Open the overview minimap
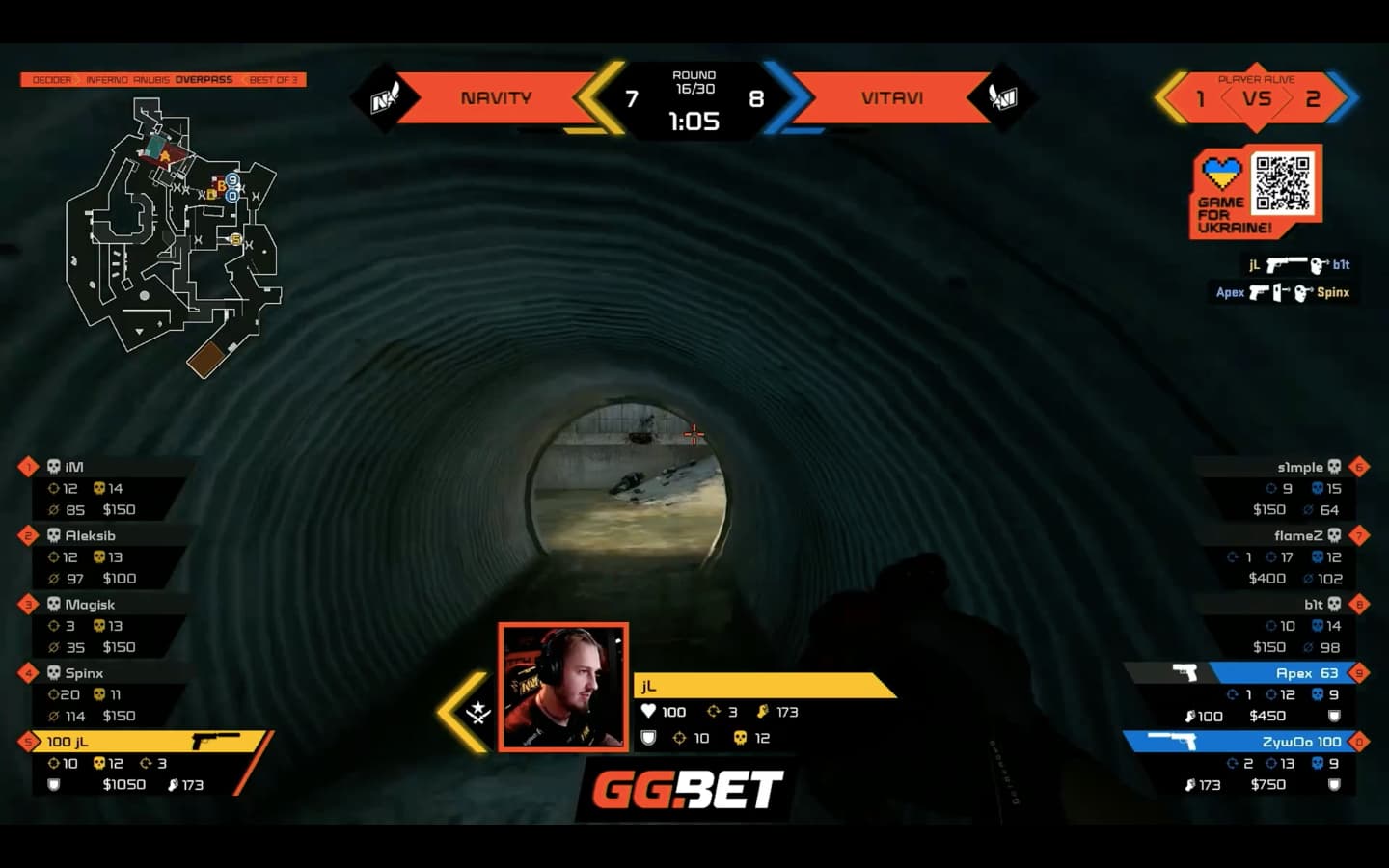Screen dimensions: 1389x868 pyautogui.click(x=174, y=236)
